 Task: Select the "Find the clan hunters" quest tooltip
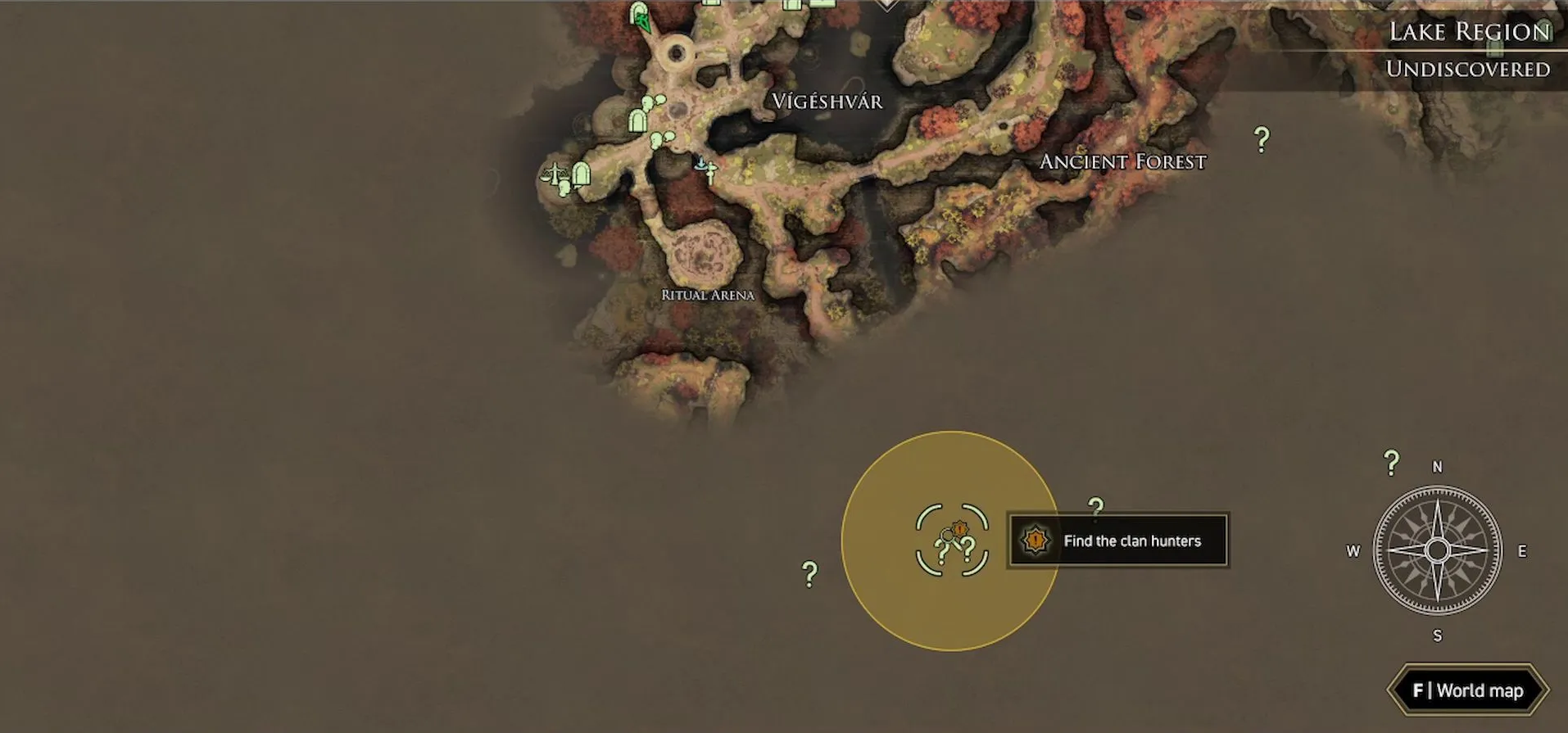click(1118, 541)
